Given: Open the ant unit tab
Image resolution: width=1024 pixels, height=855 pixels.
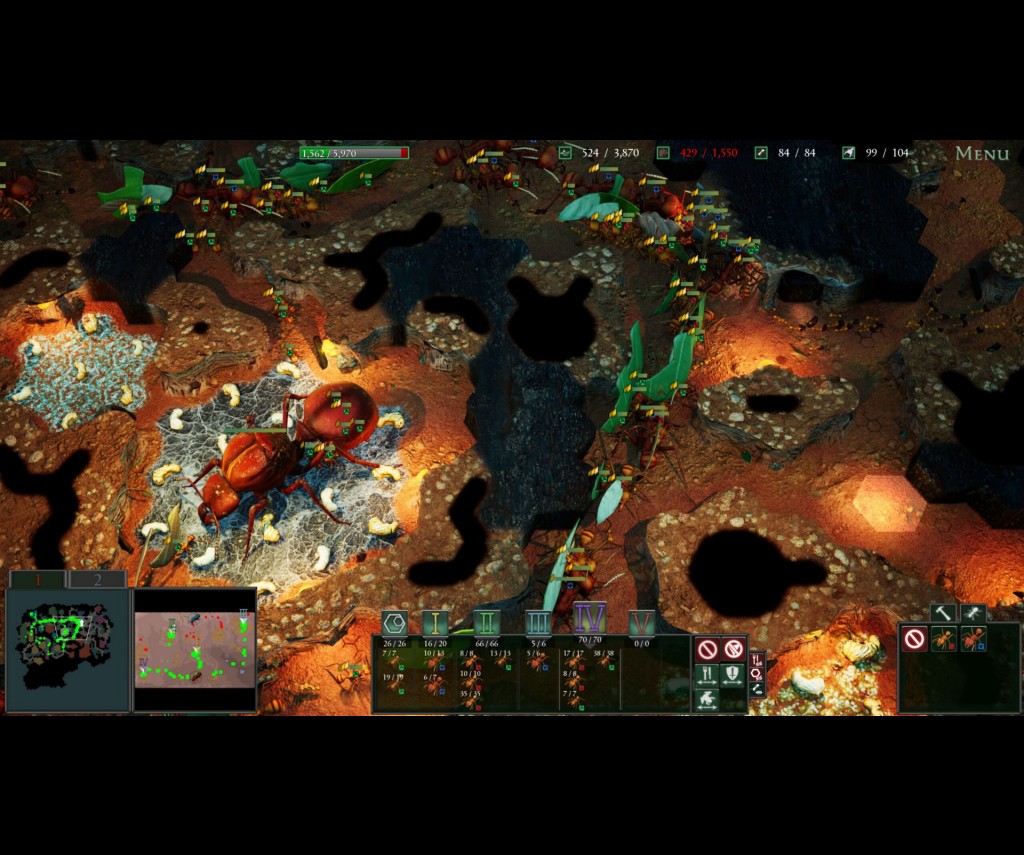Looking at the screenshot, I should point(972,612).
